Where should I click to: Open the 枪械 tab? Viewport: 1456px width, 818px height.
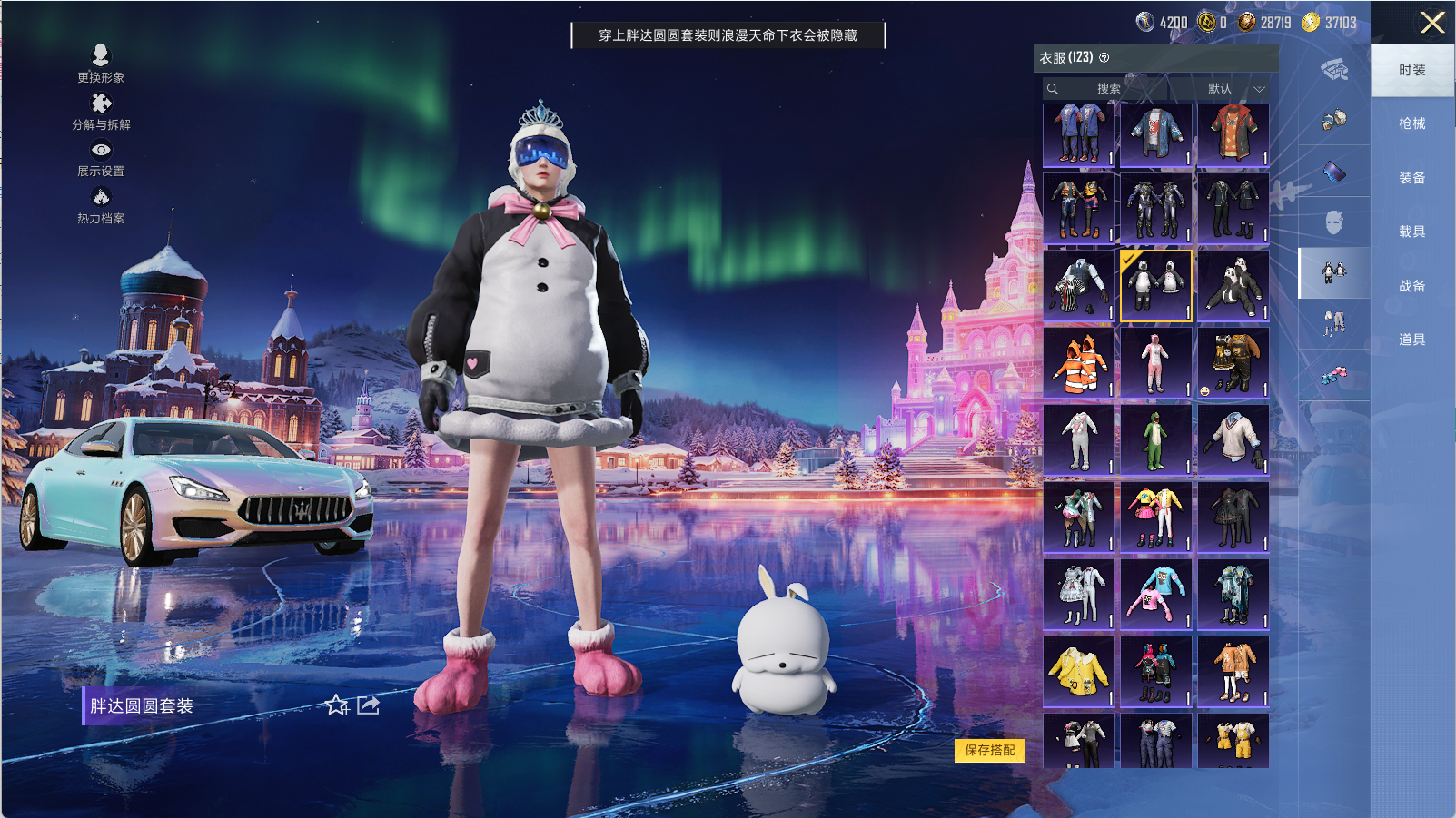click(x=1411, y=123)
